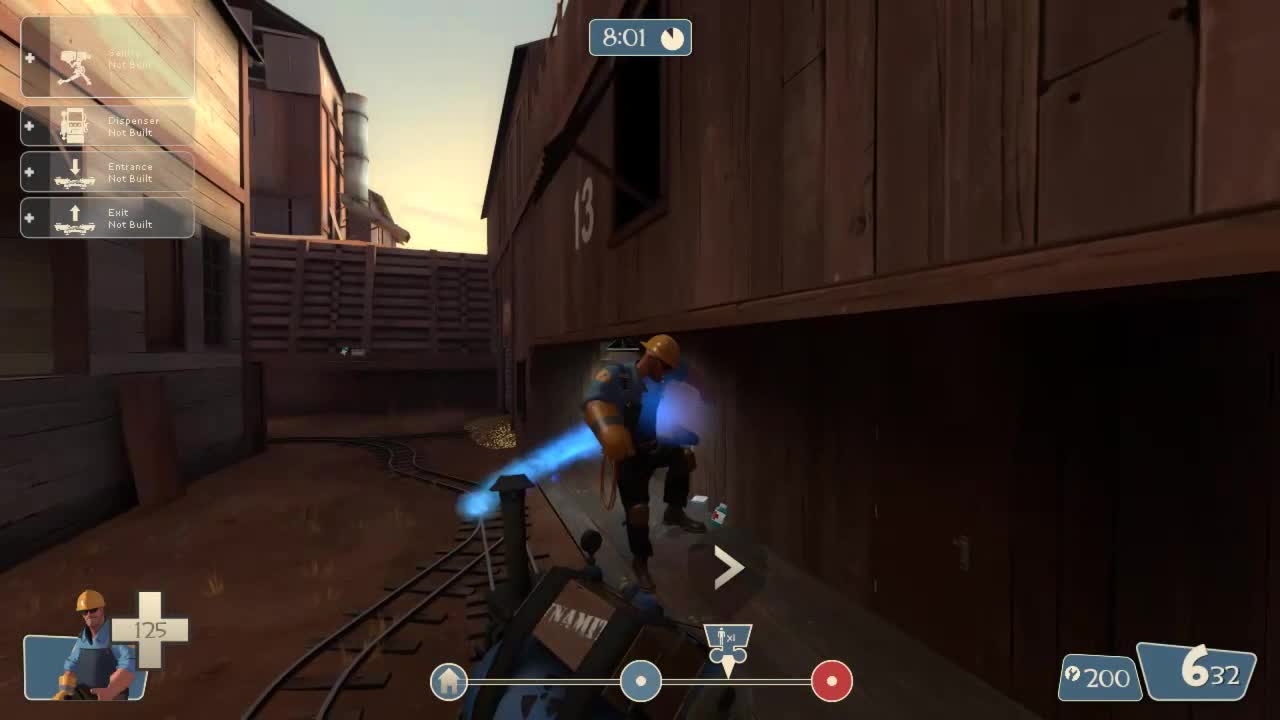Choose the teleporter Exit status panel
Viewport: 1280px width, 720px height.
click(x=107, y=218)
